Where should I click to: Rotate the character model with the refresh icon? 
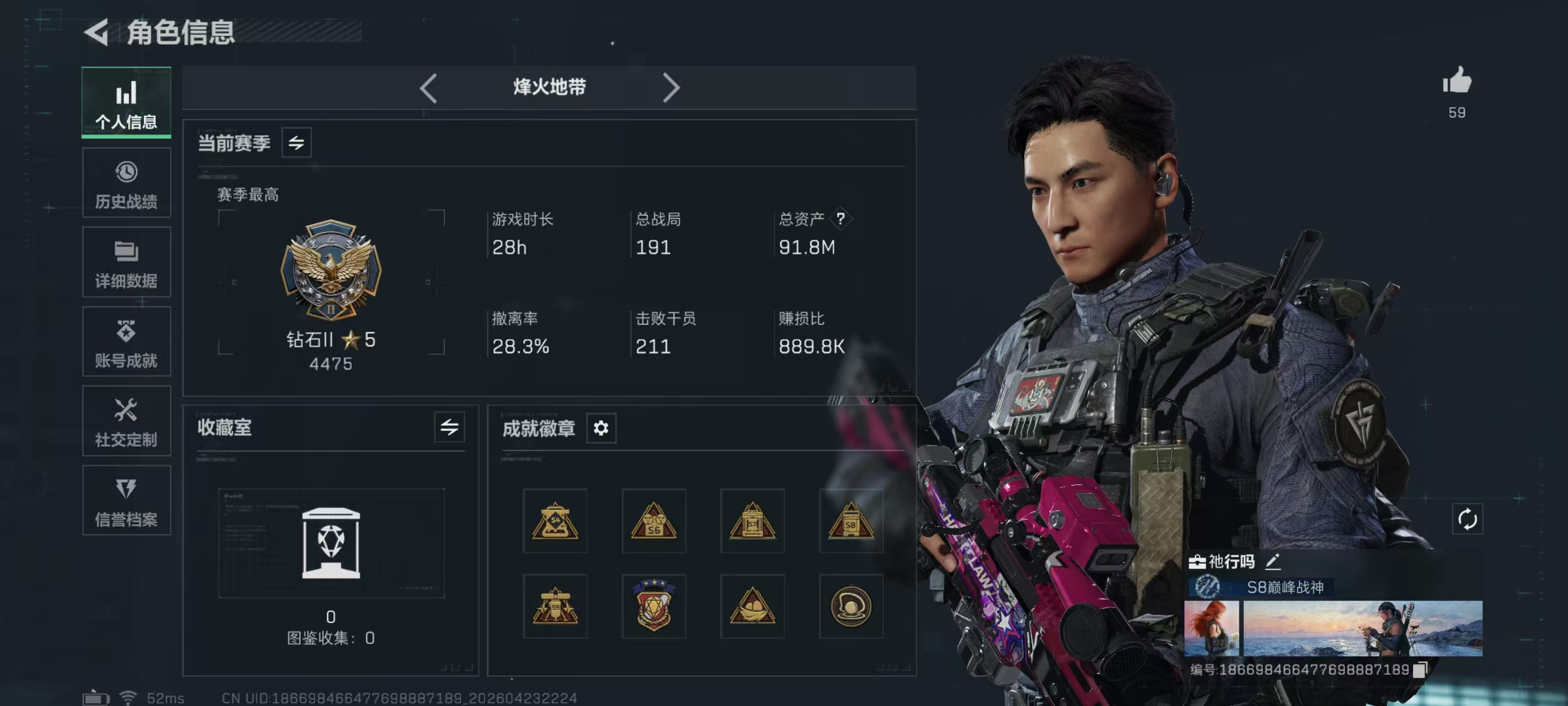(x=1467, y=519)
